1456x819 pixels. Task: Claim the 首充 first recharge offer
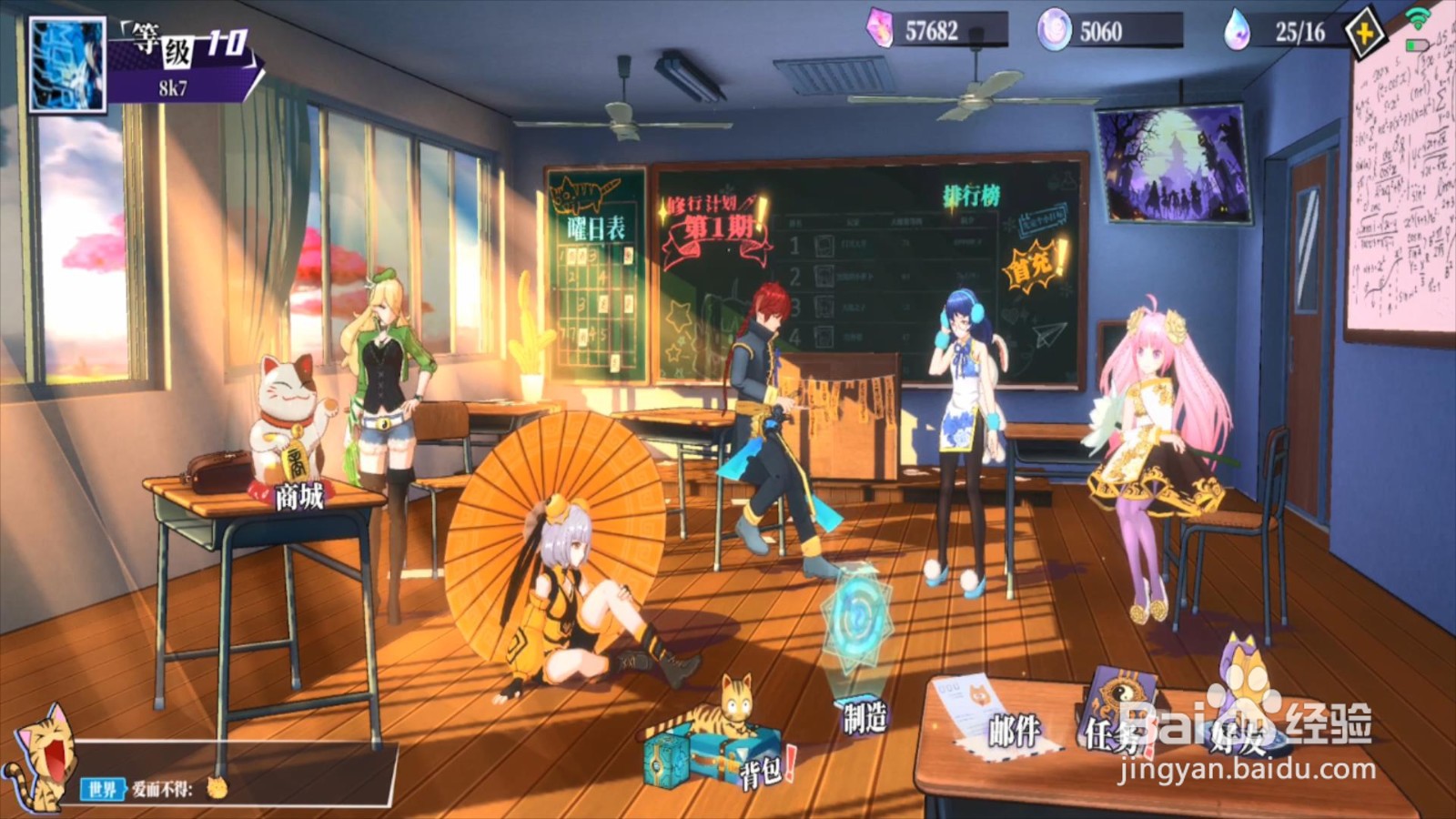point(1034,264)
